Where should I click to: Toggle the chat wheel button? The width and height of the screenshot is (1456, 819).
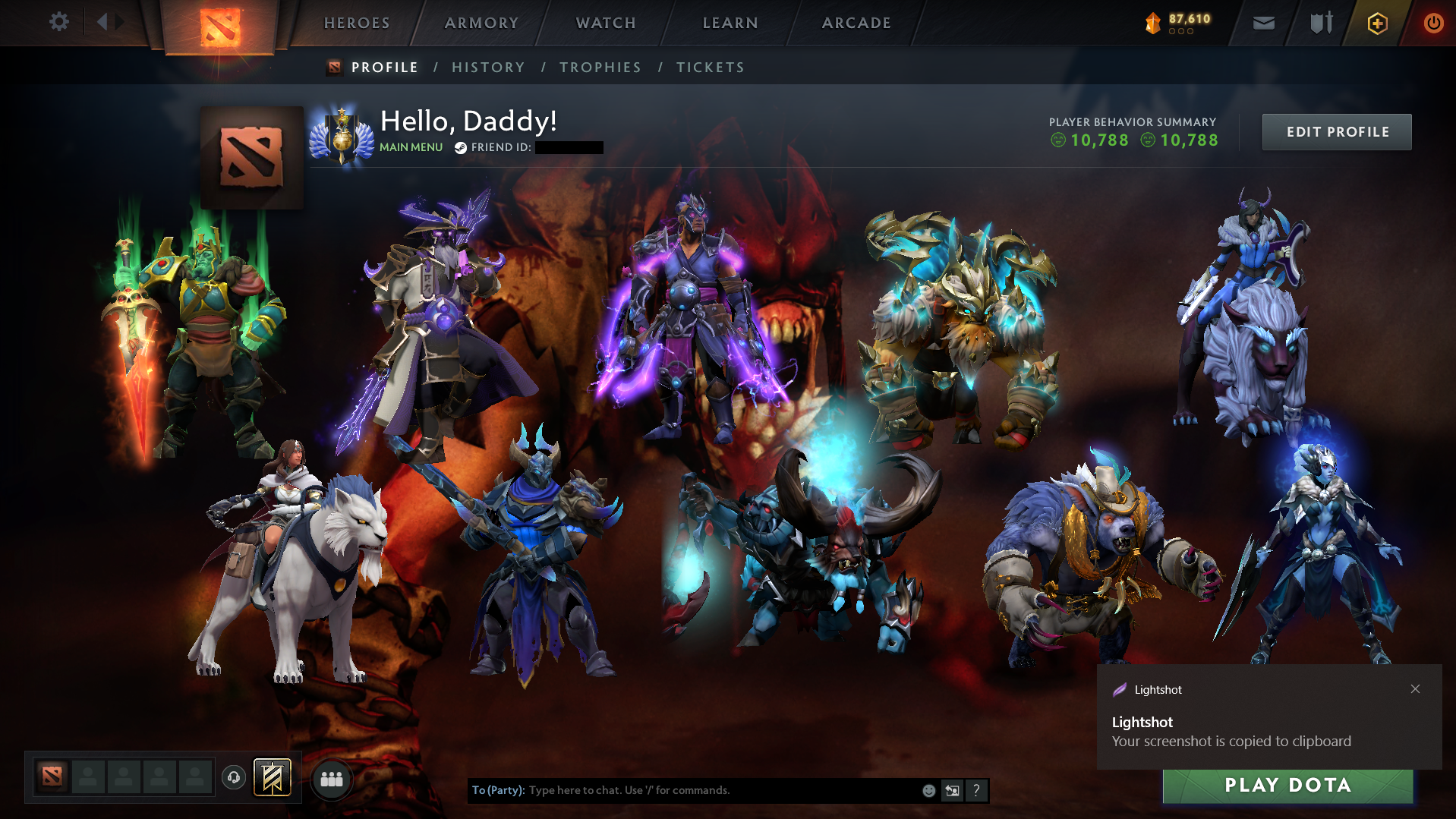(952, 790)
